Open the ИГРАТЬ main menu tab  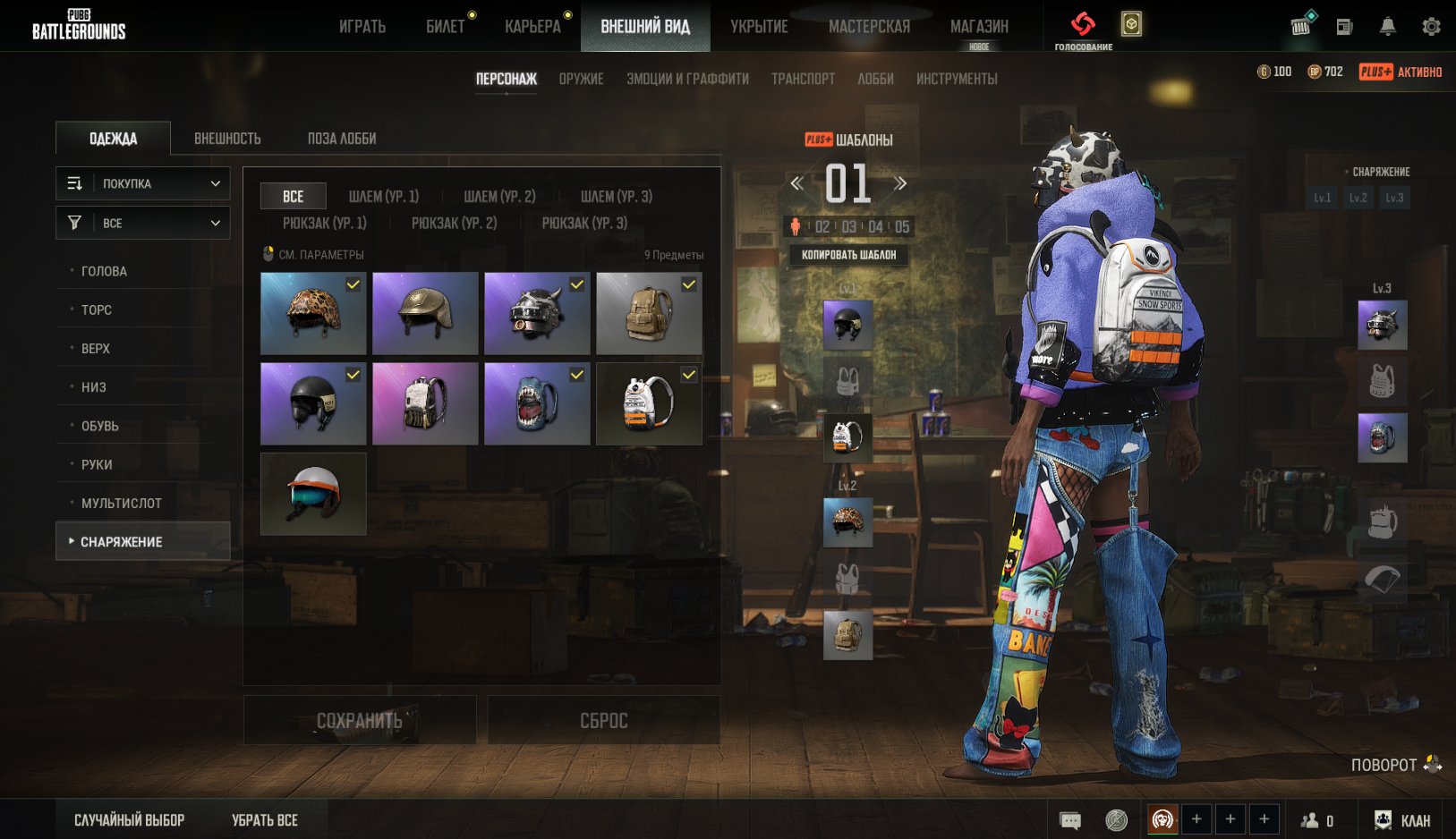pyautogui.click(x=362, y=27)
